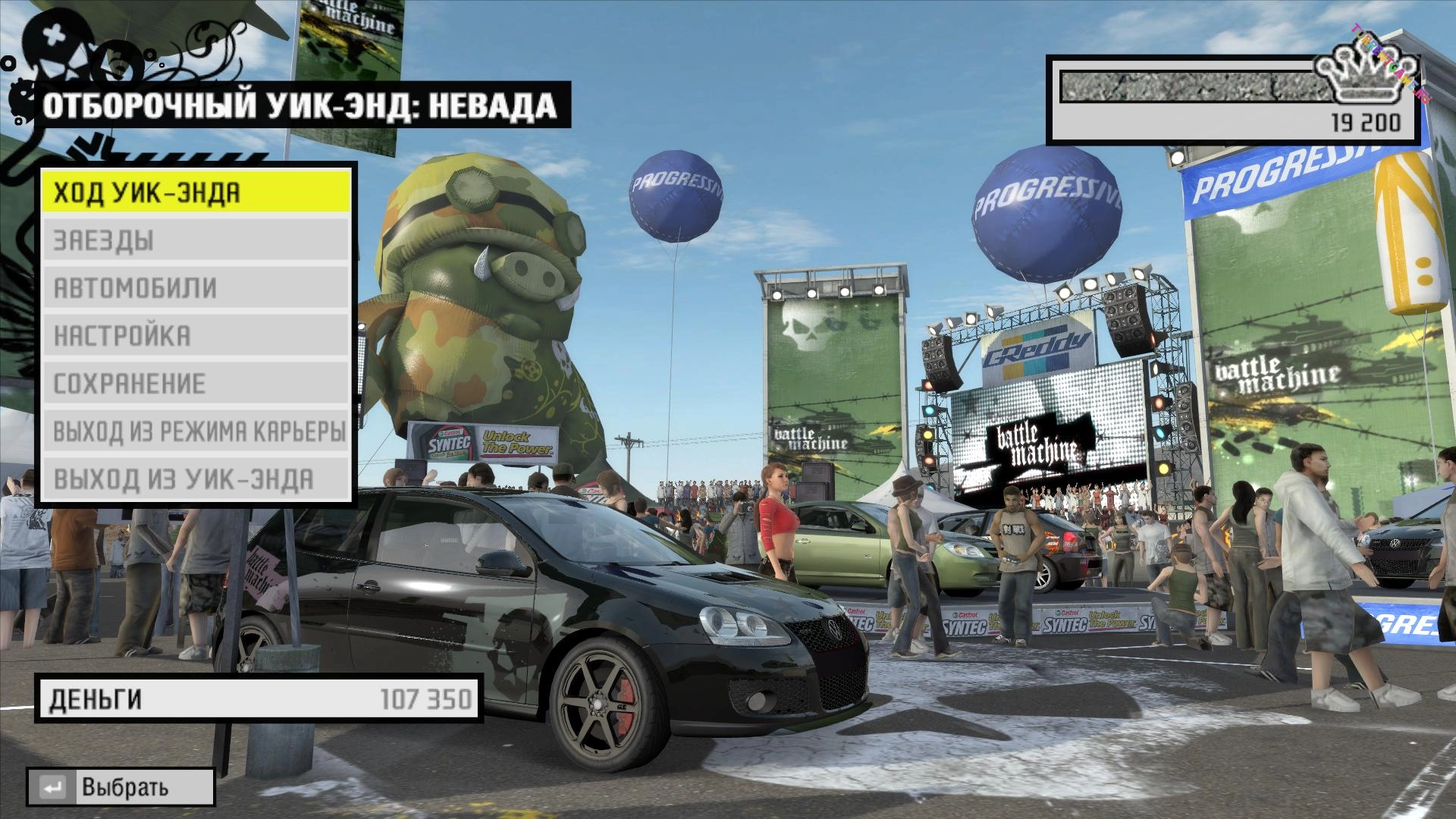
Task: Select the СОХРАНЕНИЕ entry
Action: click(196, 384)
